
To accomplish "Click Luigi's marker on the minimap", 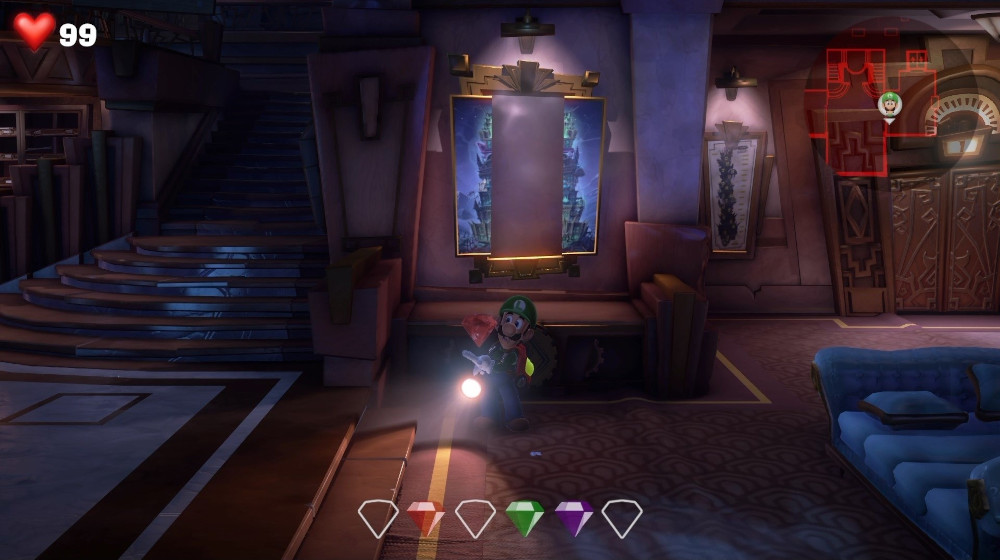I will click(889, 104).
